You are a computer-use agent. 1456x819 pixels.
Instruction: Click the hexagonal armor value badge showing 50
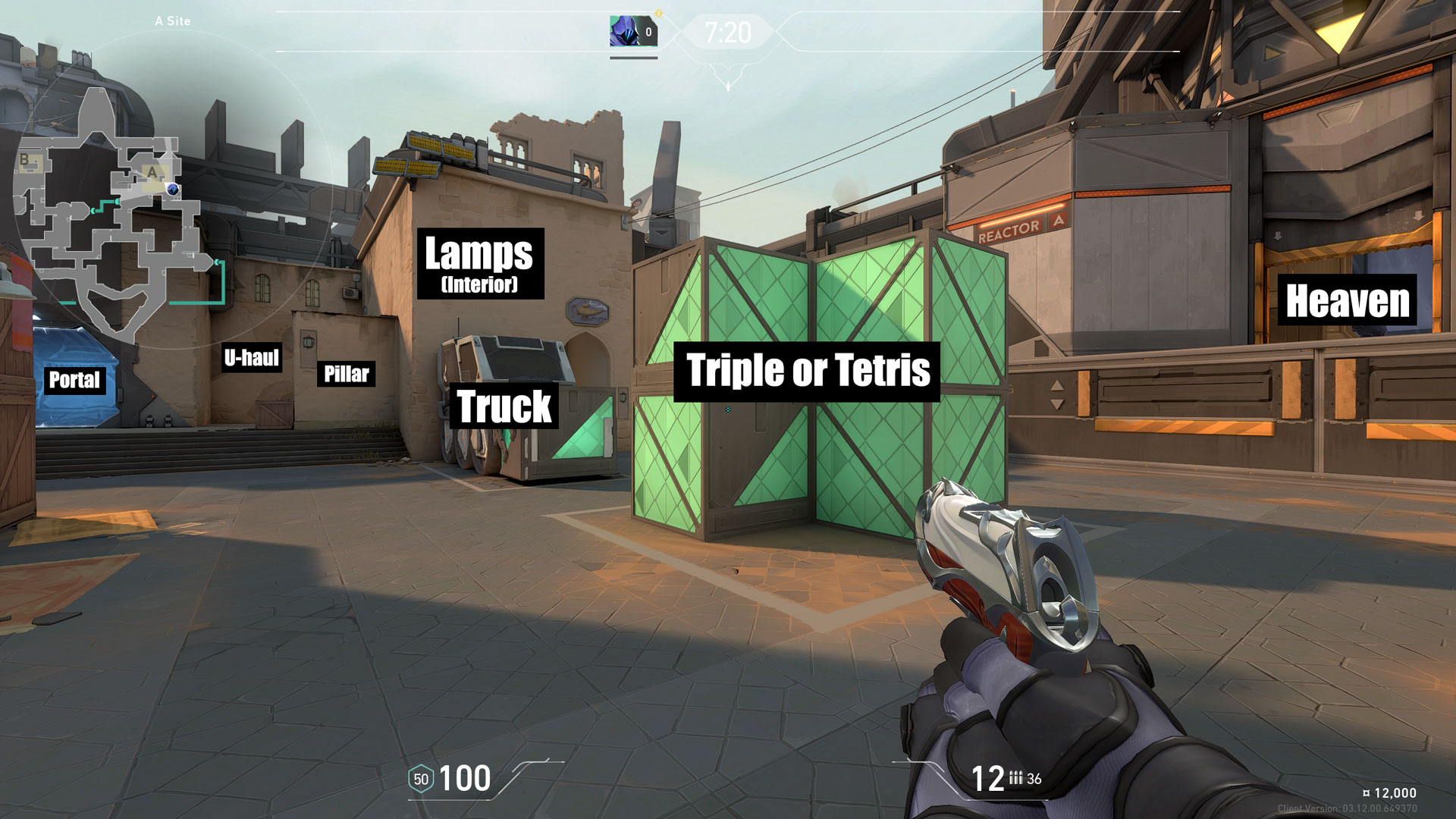tap(421, 778)
